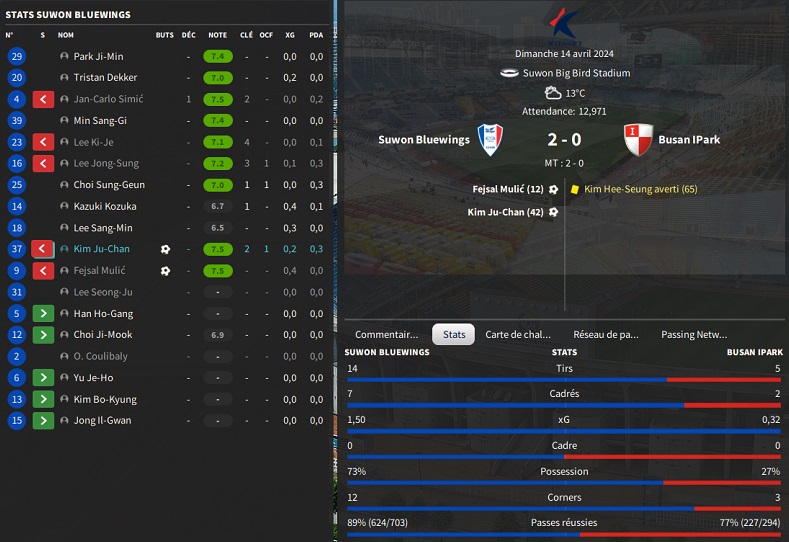The width and height of the screenshot is (789, 542).
Task: Select Kim Ju-Chan in the stats table
Action: (x=101, y=249)
